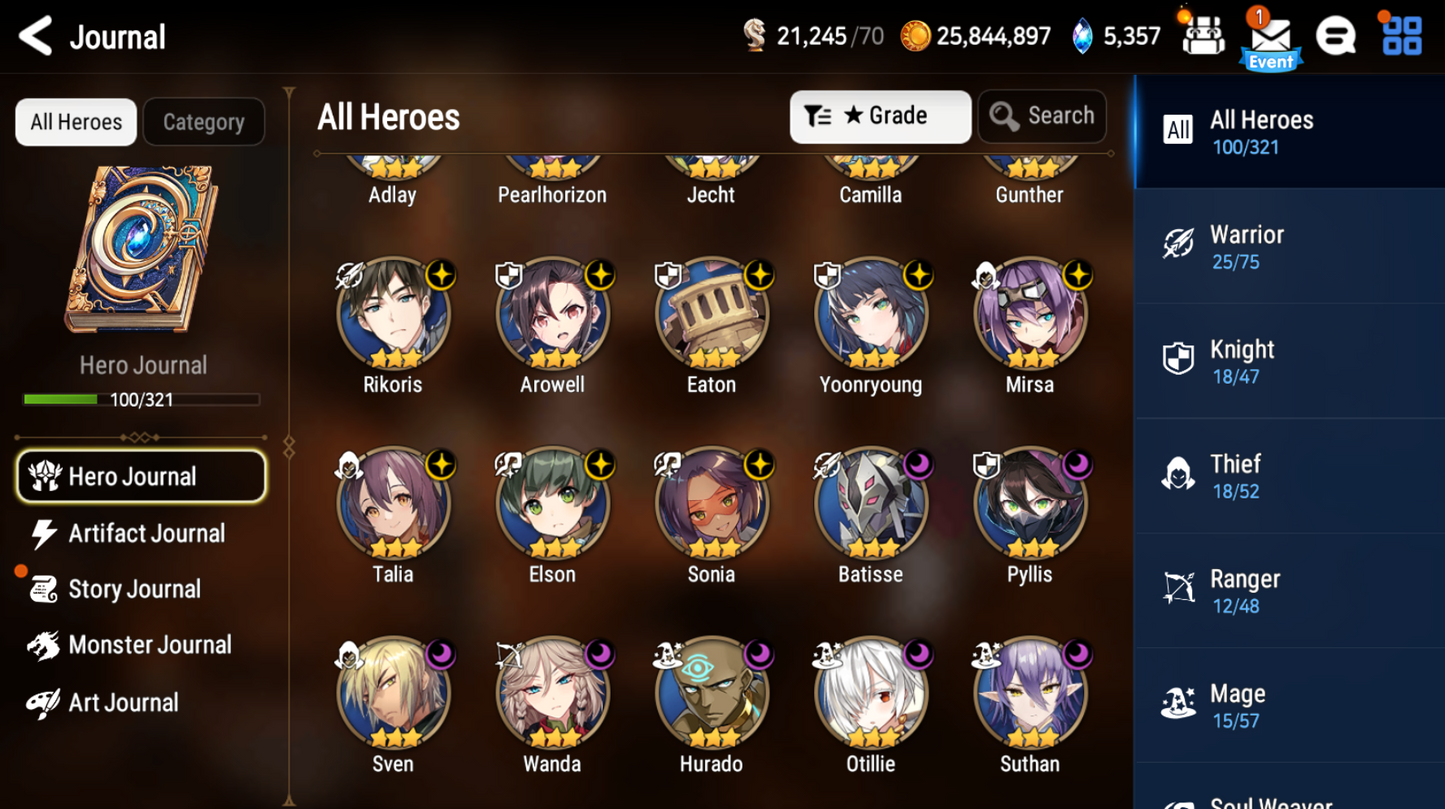This screenshot has height=809, width=1445.
Task: Open the Artifact Journal menu item
Action: [146, 533]
